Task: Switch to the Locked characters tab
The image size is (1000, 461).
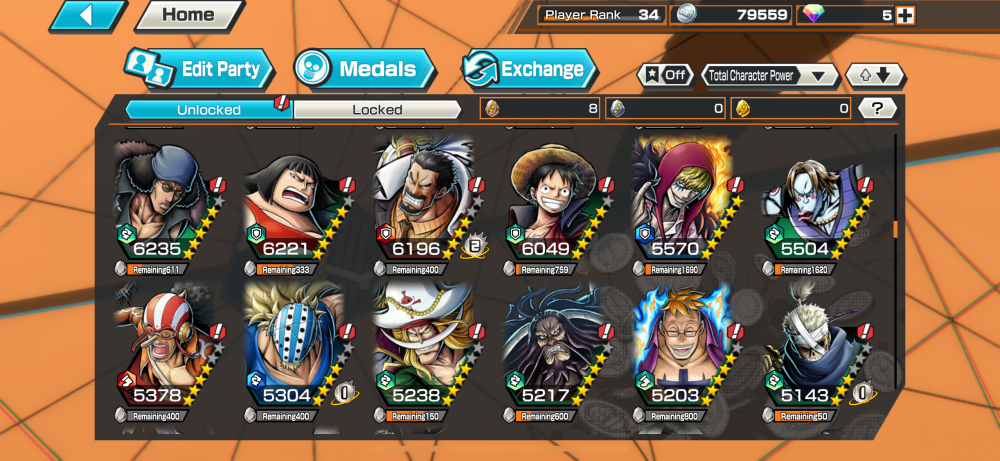Action: coord(377,109)
